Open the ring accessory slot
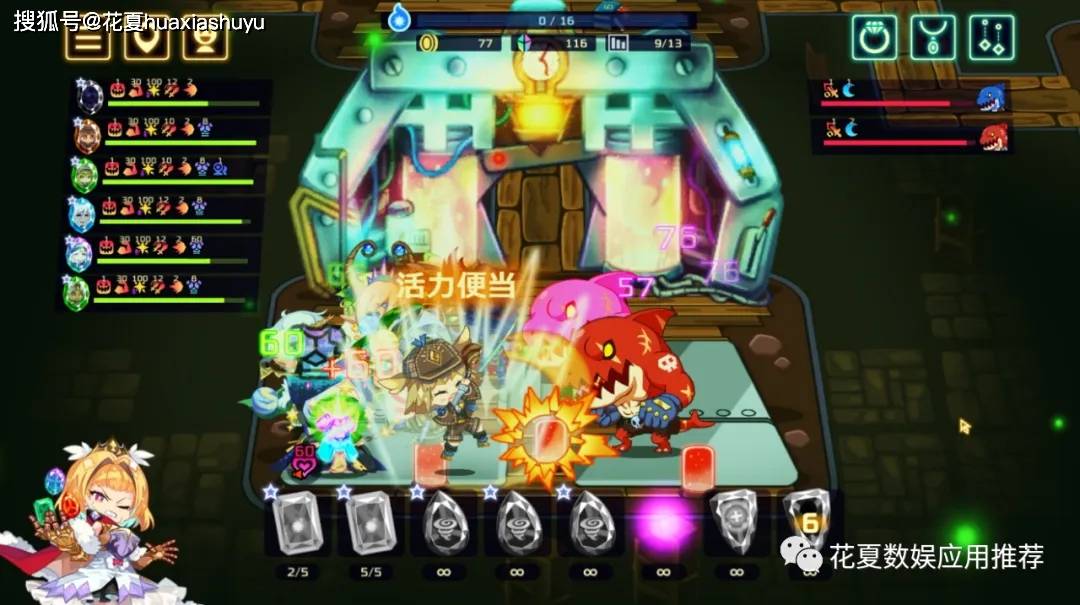The width and height of the screenshot is (1080, 605). 874,38
